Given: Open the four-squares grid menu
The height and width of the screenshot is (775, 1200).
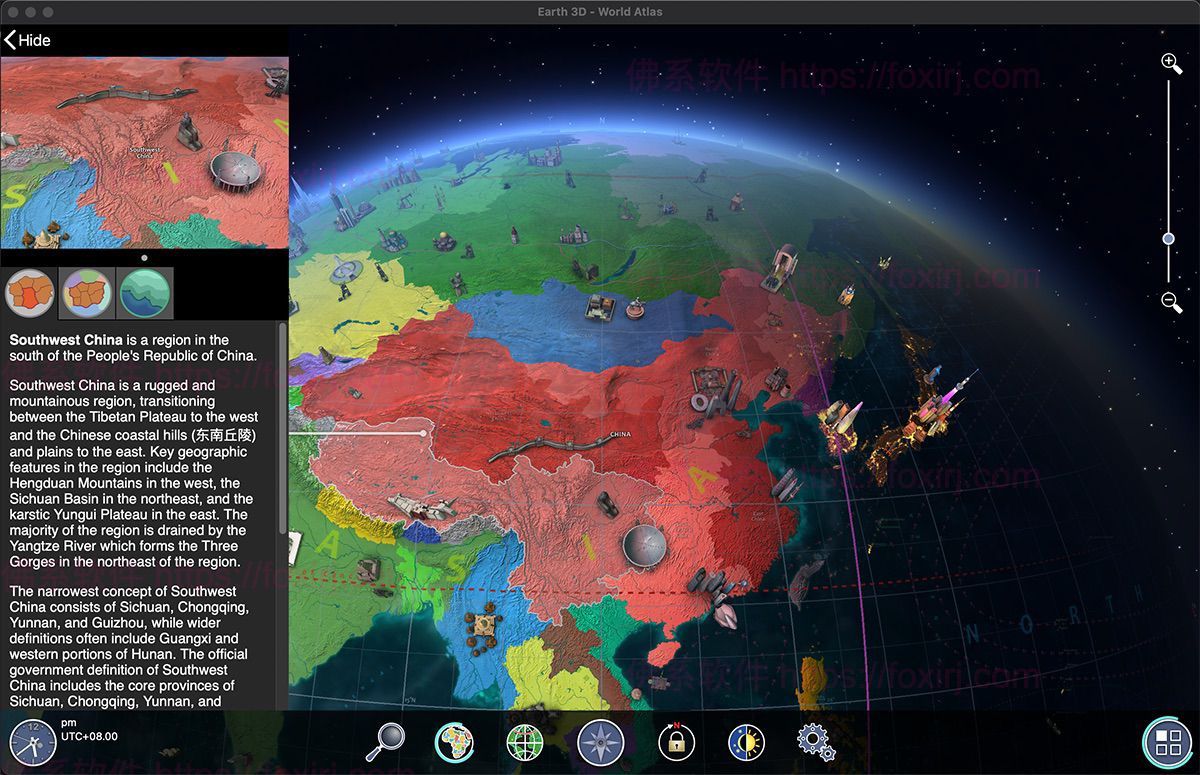Looking at the screenshot, I should (1167, 742).
